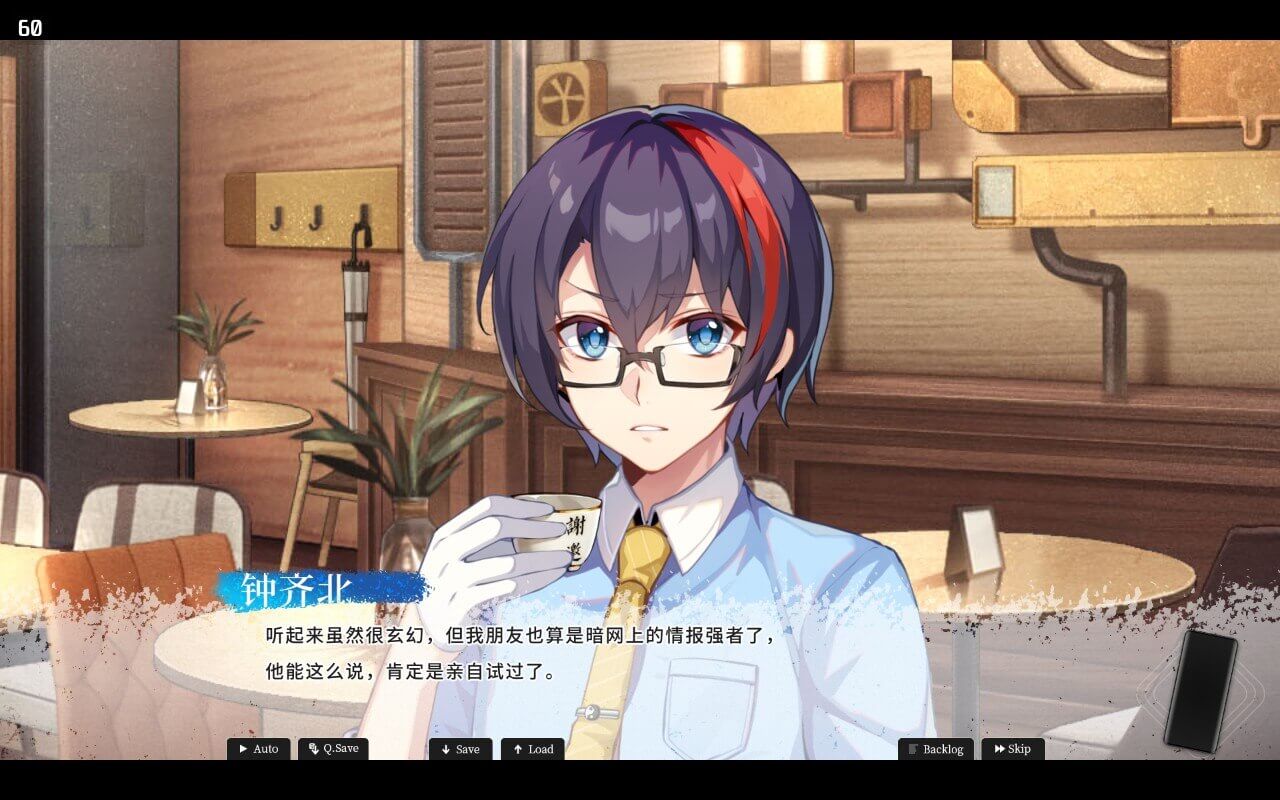Click the fast-forward icon on the Skip button
Viewport: 1280px width, 800px height.
pos(998,748)
